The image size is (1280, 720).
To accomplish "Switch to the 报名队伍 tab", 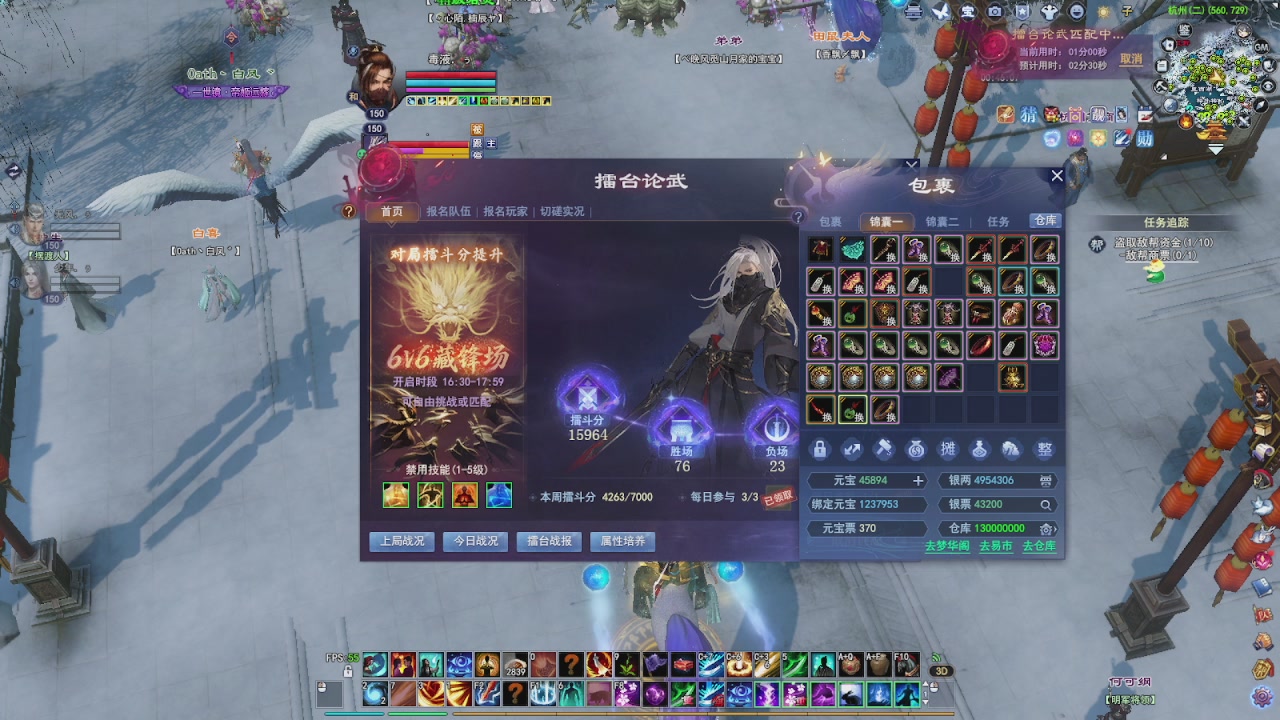I will click(447, 210).
